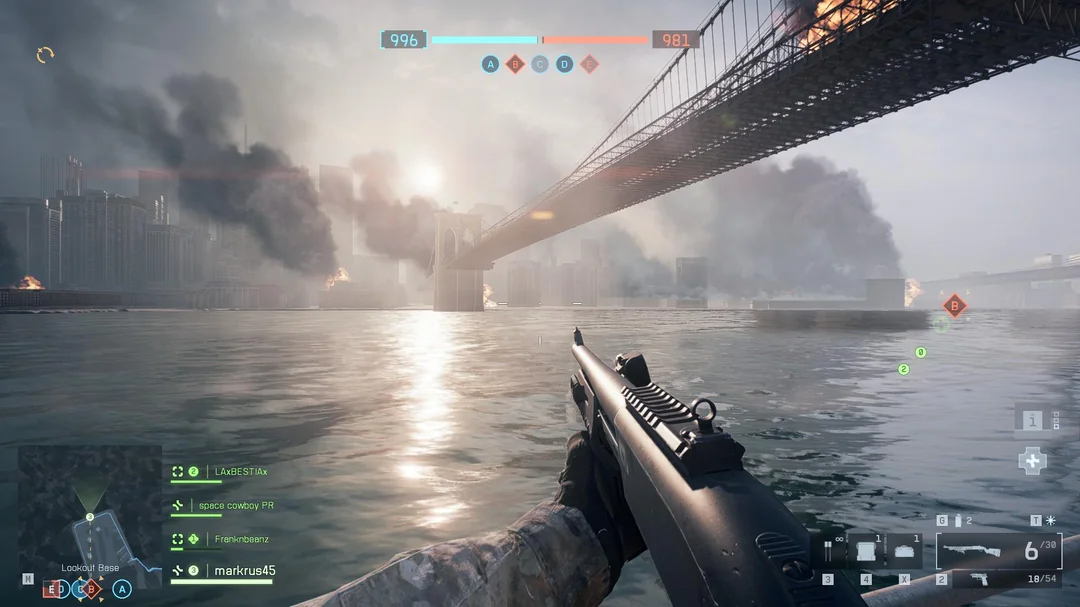Click the medic cross icon
This screenshot has width=1080, height=607.
coord(1032,460)
